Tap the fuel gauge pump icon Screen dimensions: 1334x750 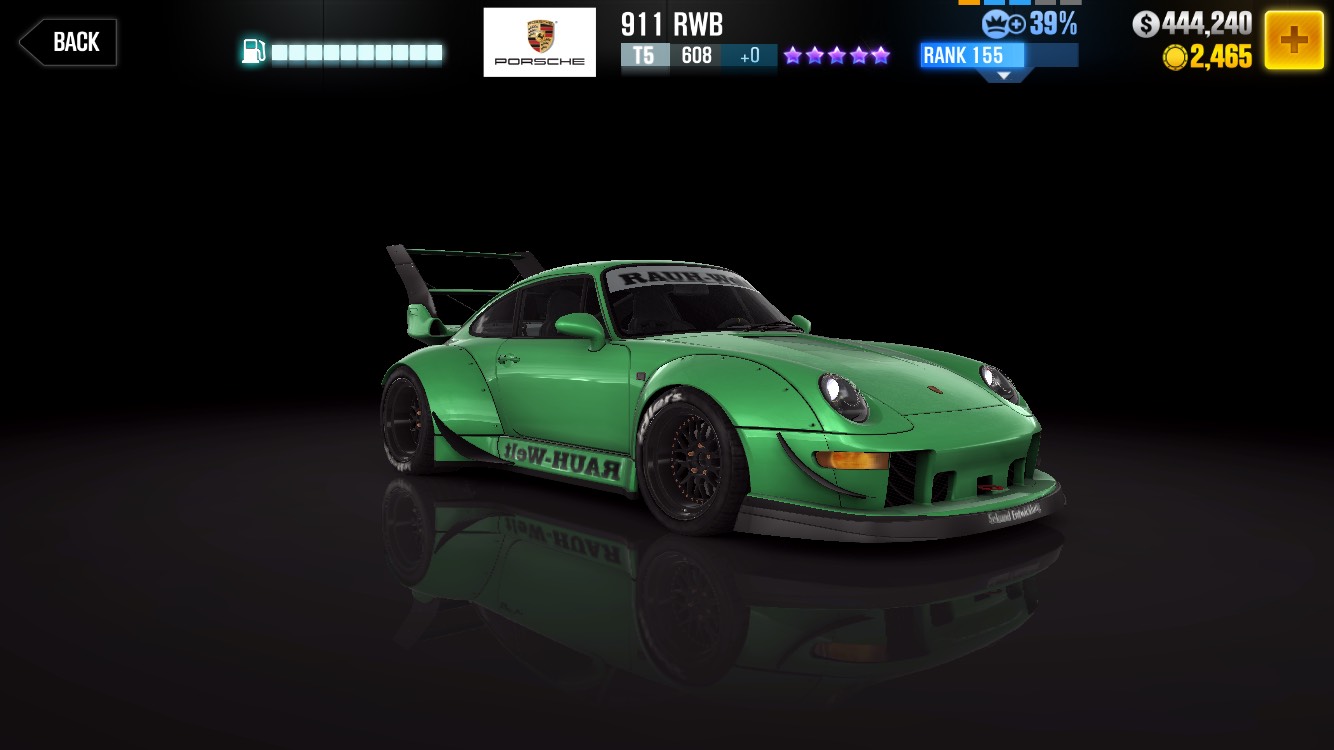coord(254,52)
